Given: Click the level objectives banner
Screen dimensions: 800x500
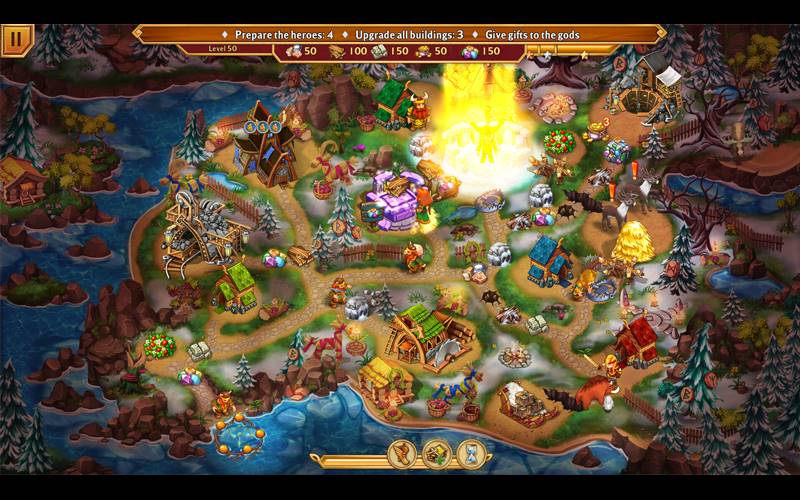Looking at the screenshot, I should pos(400,34).
